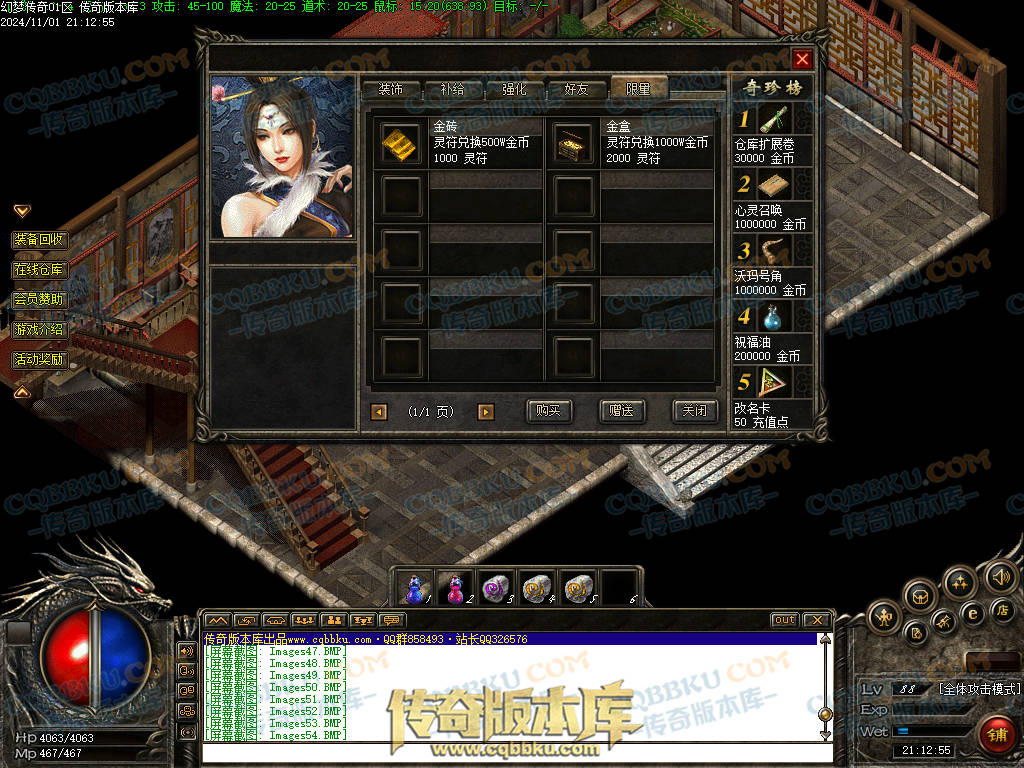Image resolution: width=1024 pixels, height=768 pixels.
Task: Pick the 祝福油 blue potion in 奇珍榜
Action: pyautogui.click(x=773, y=317)
